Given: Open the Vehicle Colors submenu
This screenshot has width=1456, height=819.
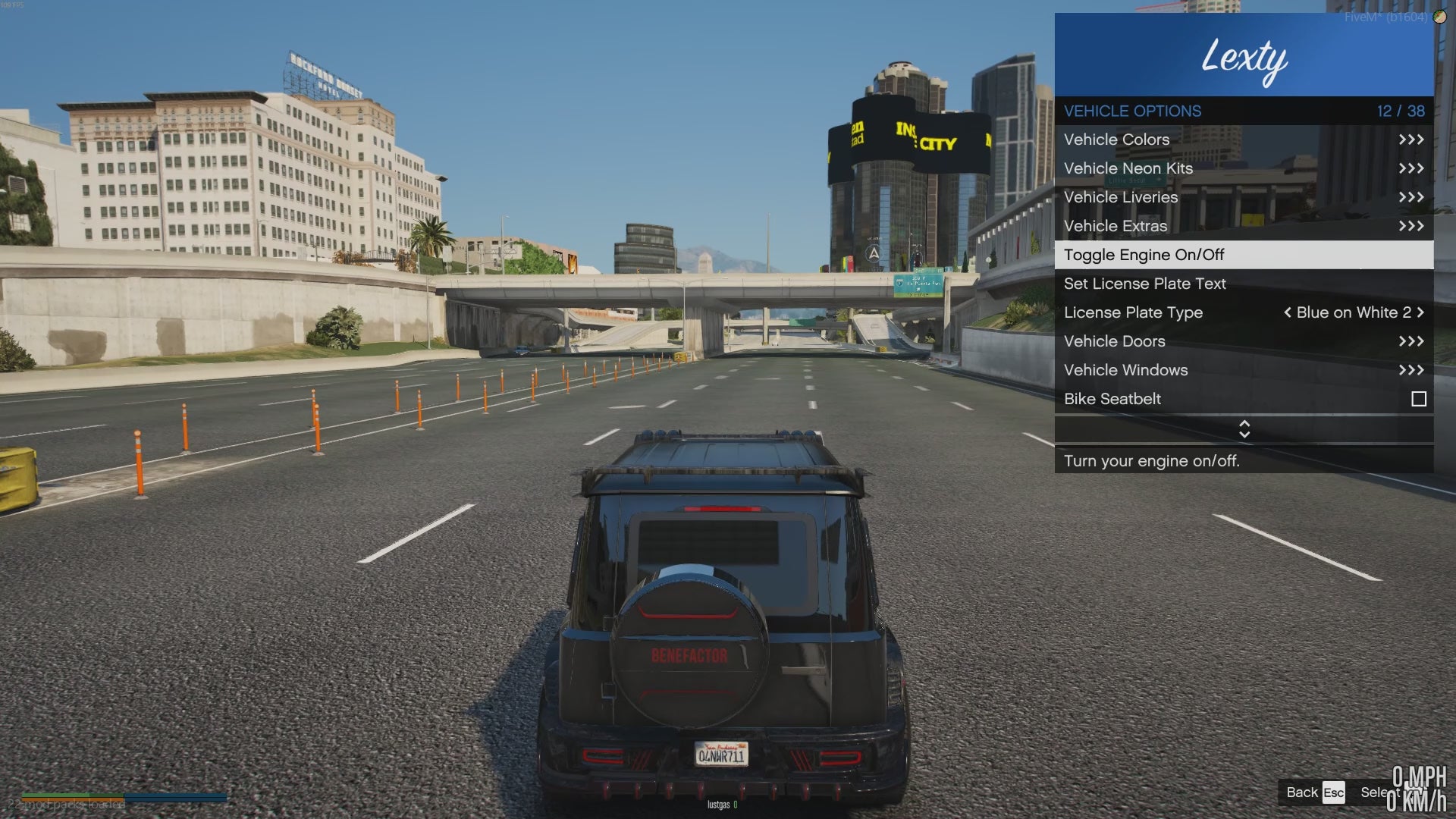Looking at the screenshot, I should pos(1244,140).
